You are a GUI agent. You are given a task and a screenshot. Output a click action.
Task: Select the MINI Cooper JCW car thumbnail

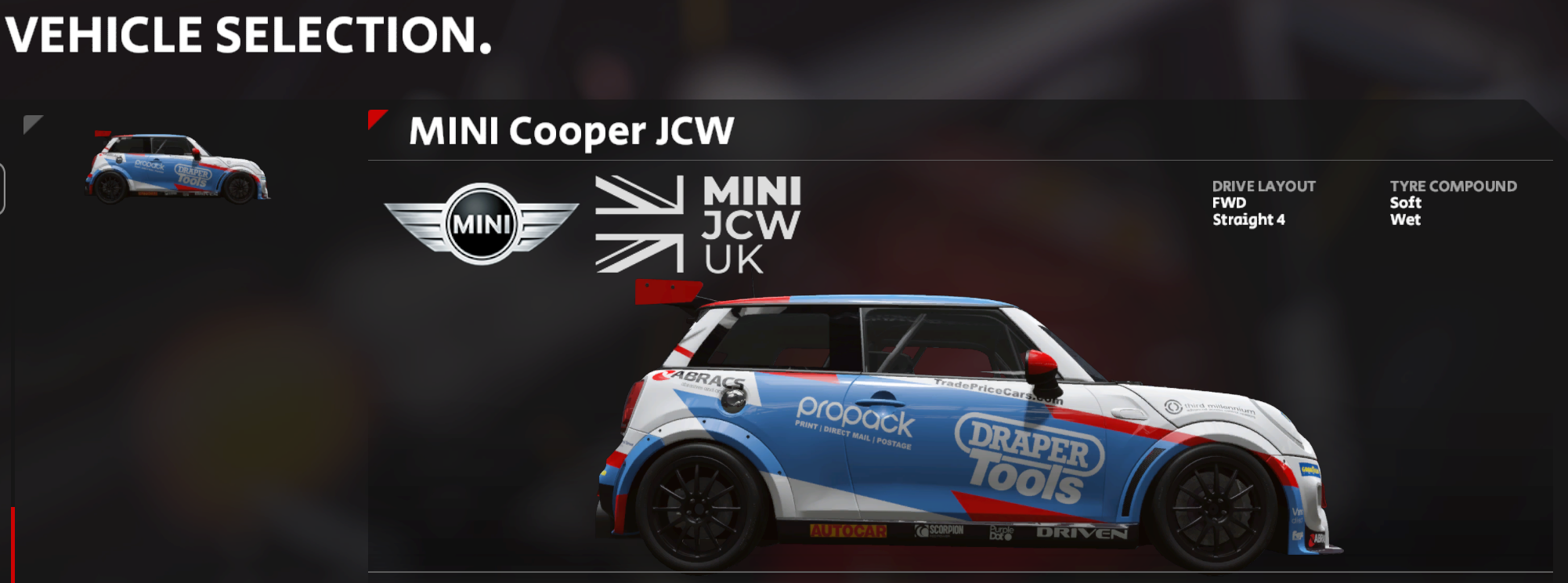pos(177,168)
